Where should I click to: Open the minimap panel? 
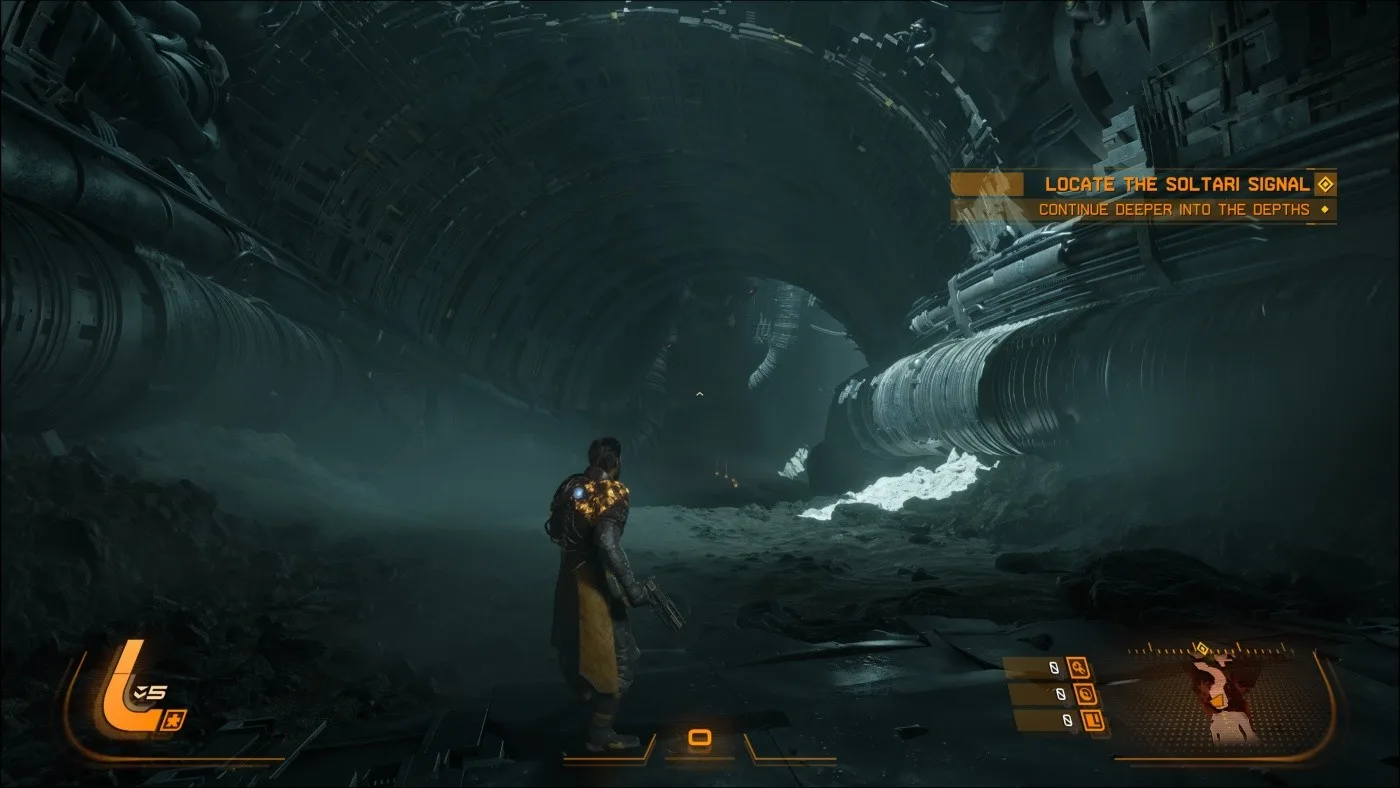tap(1228, 701)
